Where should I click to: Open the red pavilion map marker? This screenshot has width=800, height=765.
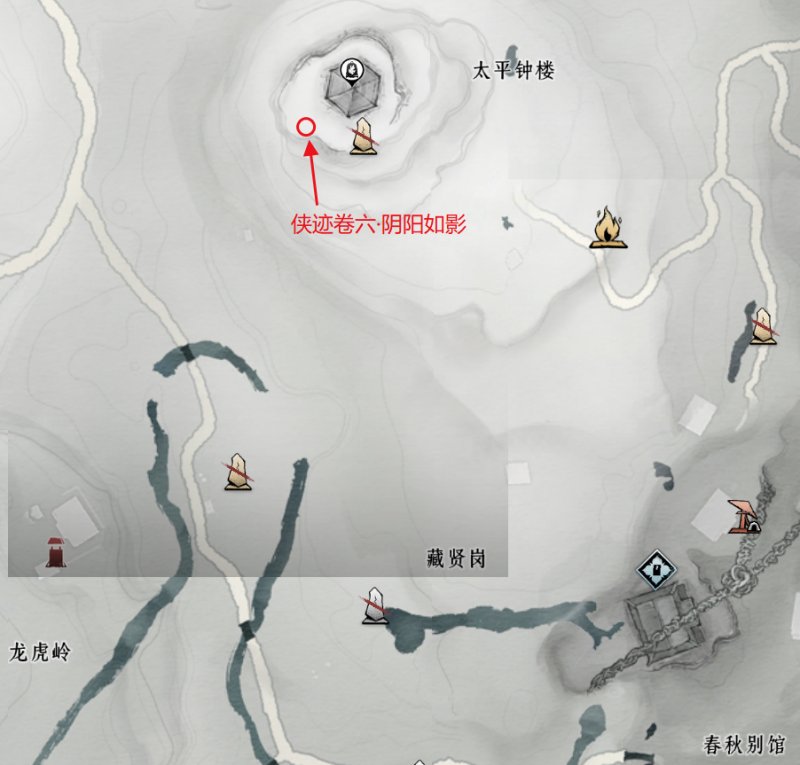[x=743, y=514]
